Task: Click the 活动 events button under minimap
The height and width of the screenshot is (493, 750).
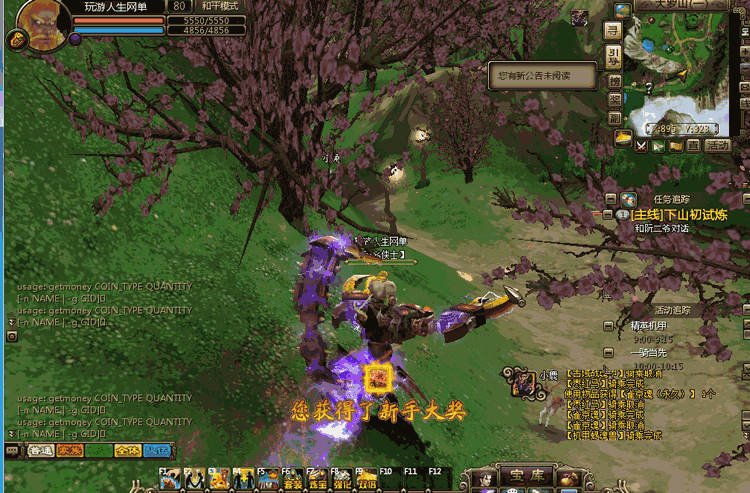Action: click(718, 145)
